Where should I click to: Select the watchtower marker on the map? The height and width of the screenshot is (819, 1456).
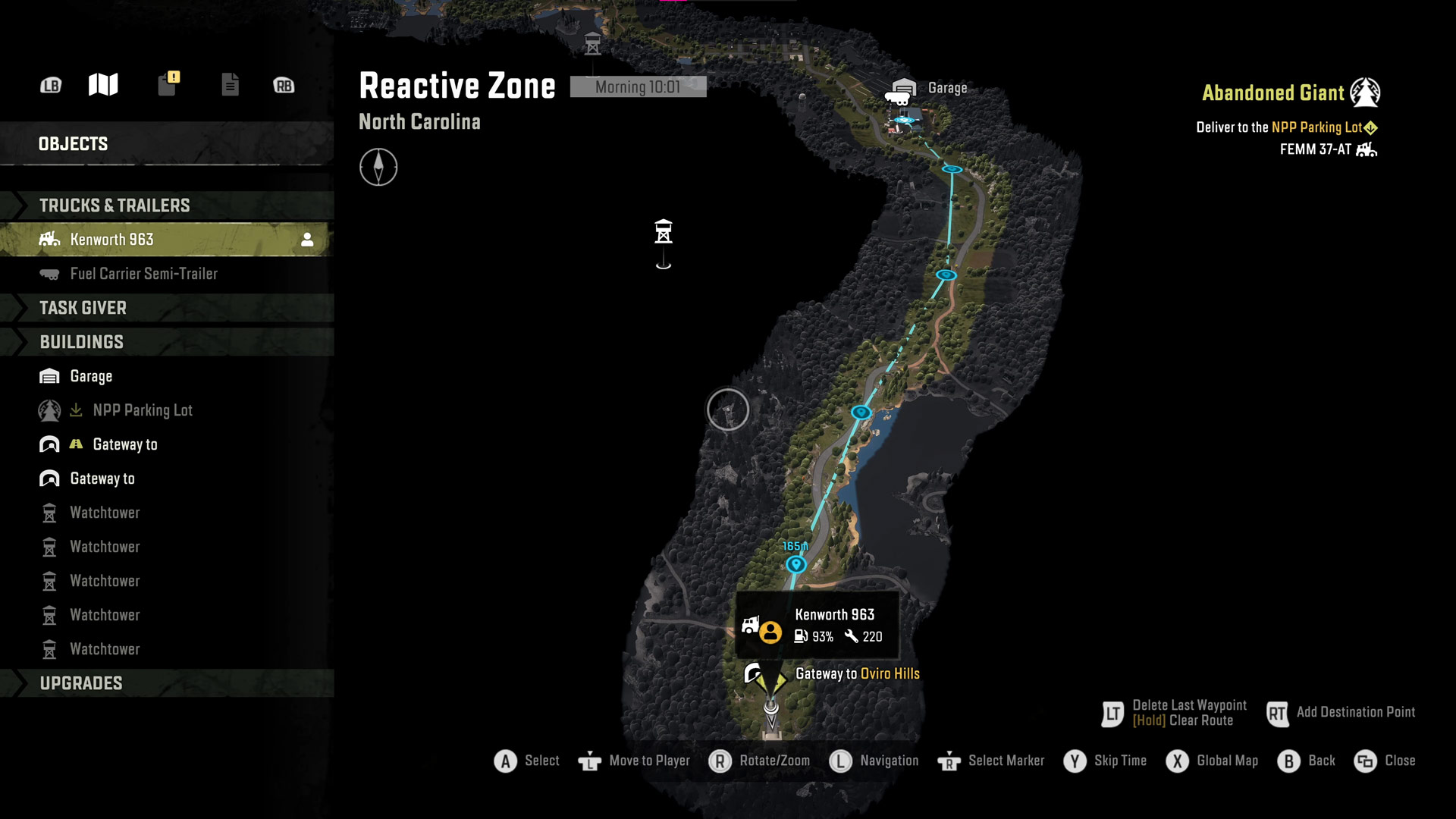664,231
